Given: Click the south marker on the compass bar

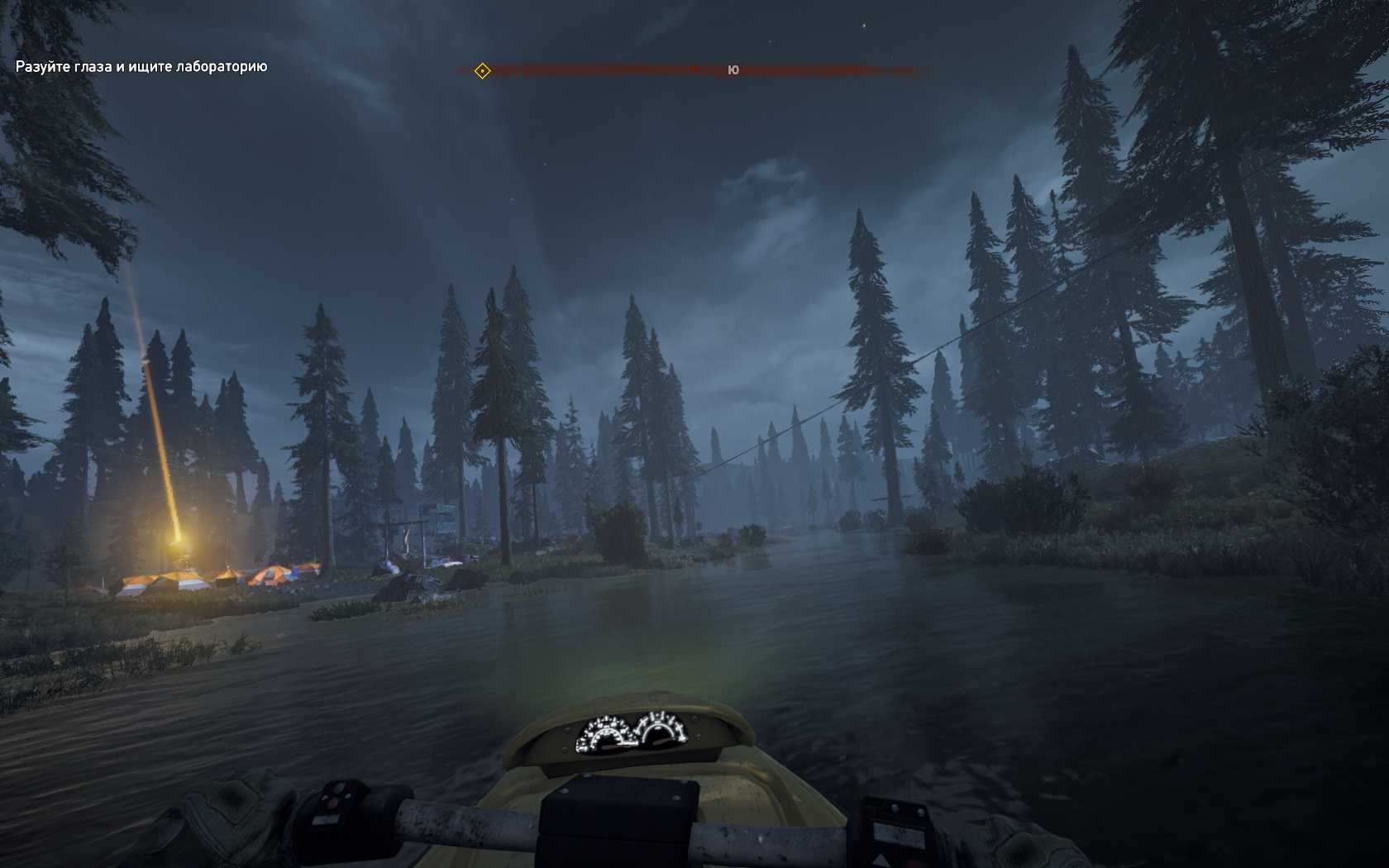Looking at the screenshot, I should coord(733,71).
